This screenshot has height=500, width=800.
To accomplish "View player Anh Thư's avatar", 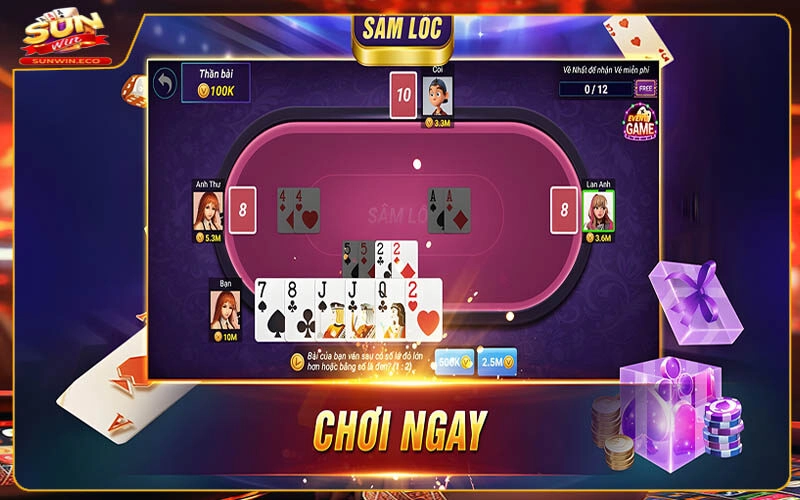I will [208, 210].
